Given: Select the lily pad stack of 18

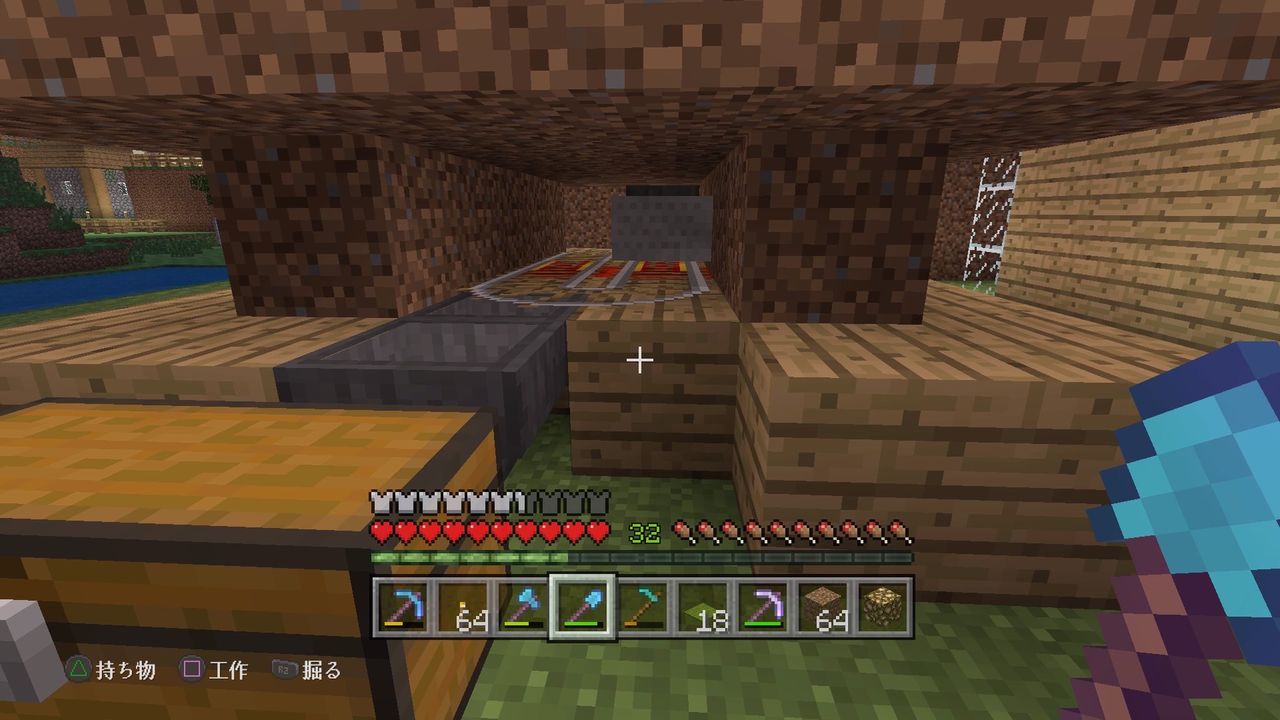Looking at the screenshot, I should pos(705,607).
